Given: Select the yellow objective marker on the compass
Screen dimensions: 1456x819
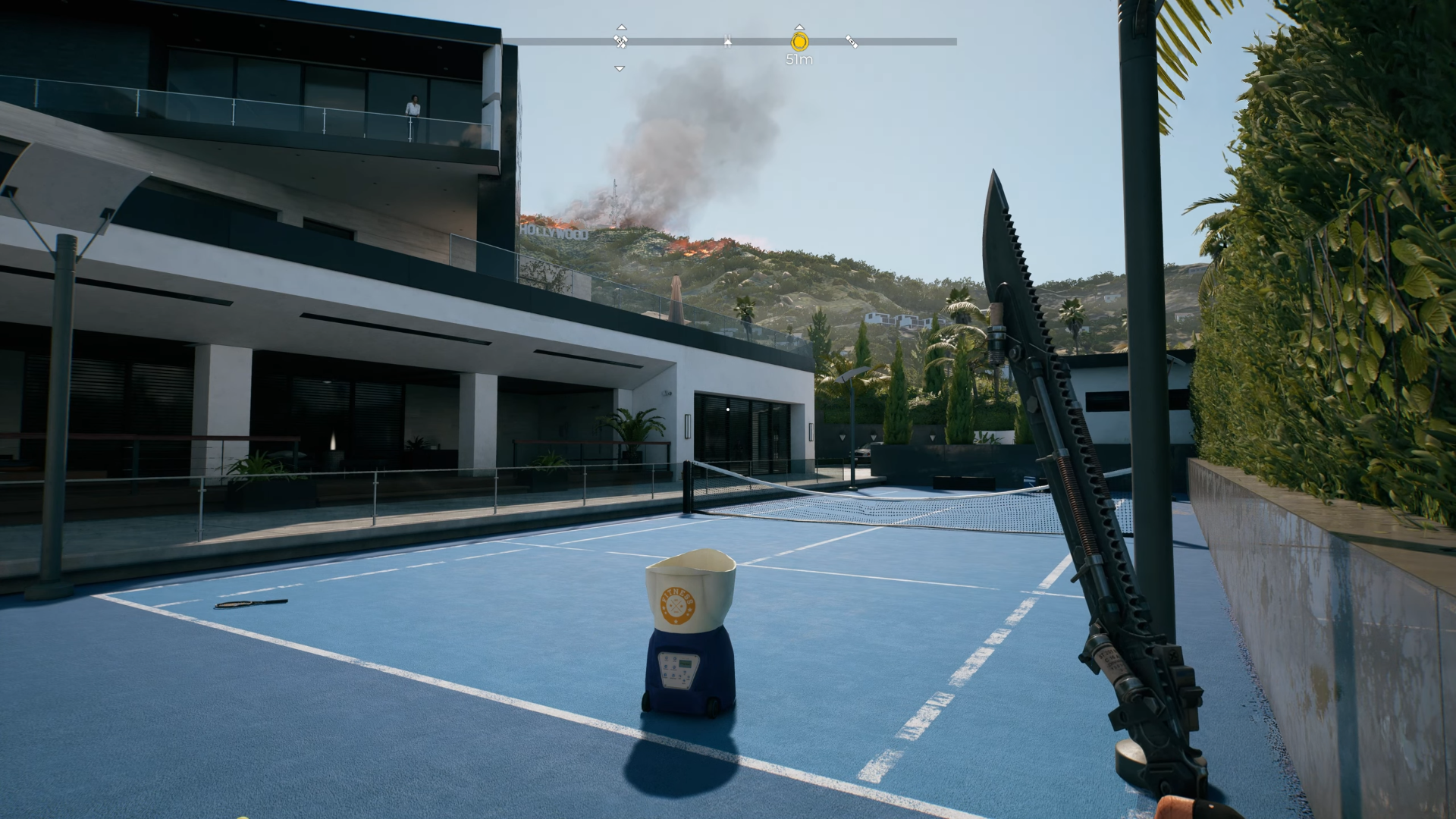Looking at the screenshot, I should pyautogui.click(x=799, y=42).
